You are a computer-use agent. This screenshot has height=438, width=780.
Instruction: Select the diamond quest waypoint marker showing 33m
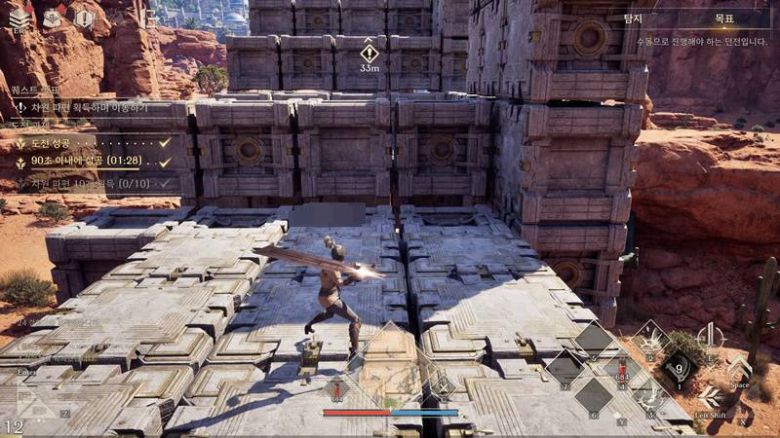coord(369,53)
